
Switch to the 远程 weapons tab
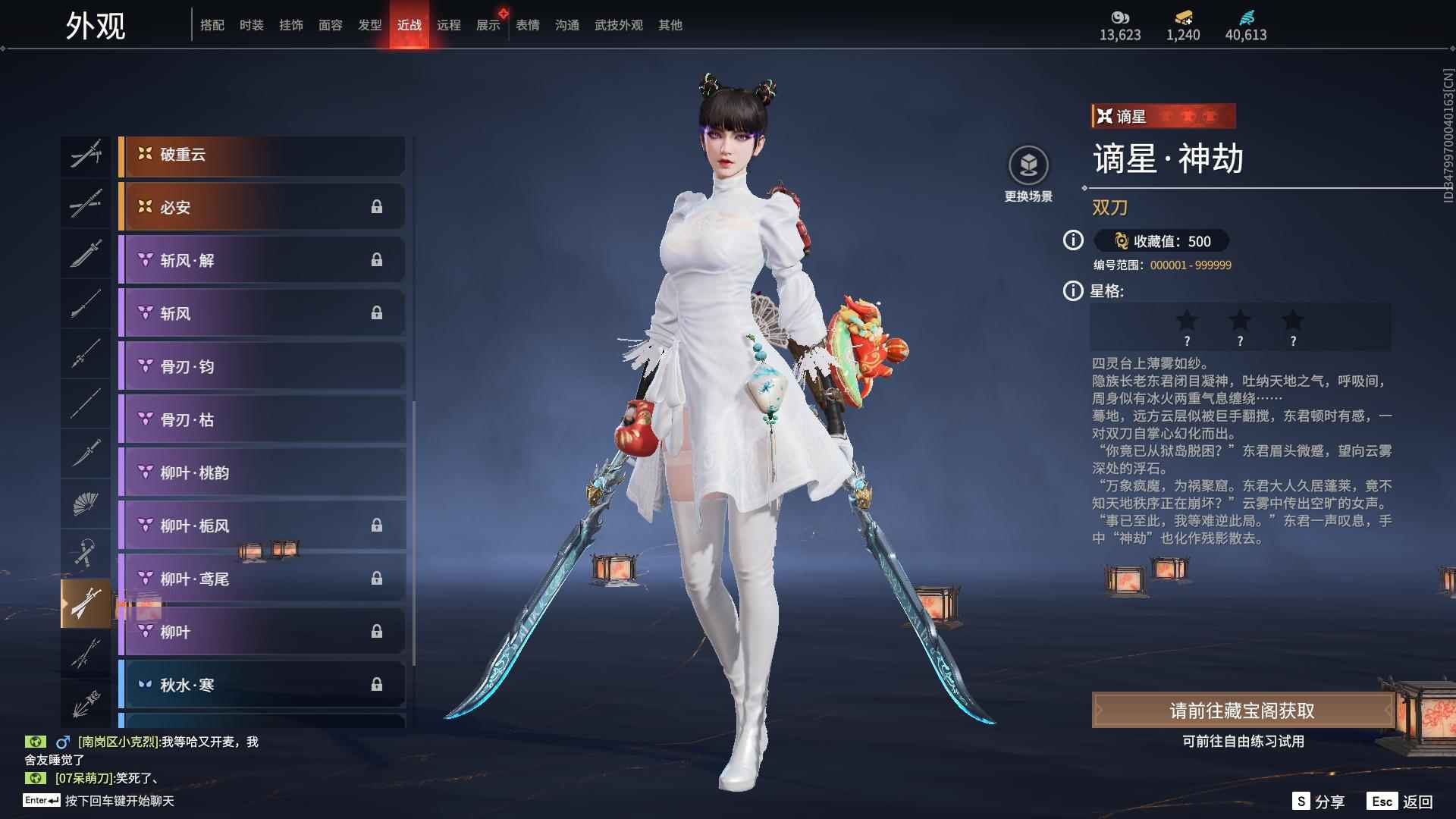pyautogui.click(x=448, y=25)
